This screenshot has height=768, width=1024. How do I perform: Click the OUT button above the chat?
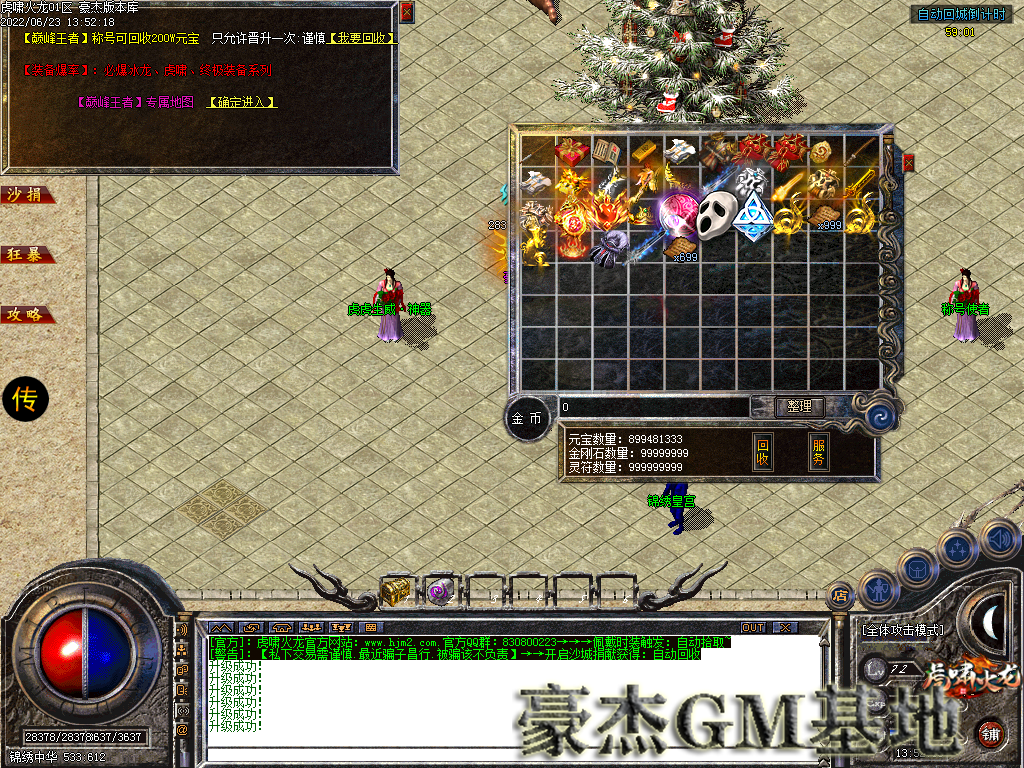click(752, 627)
